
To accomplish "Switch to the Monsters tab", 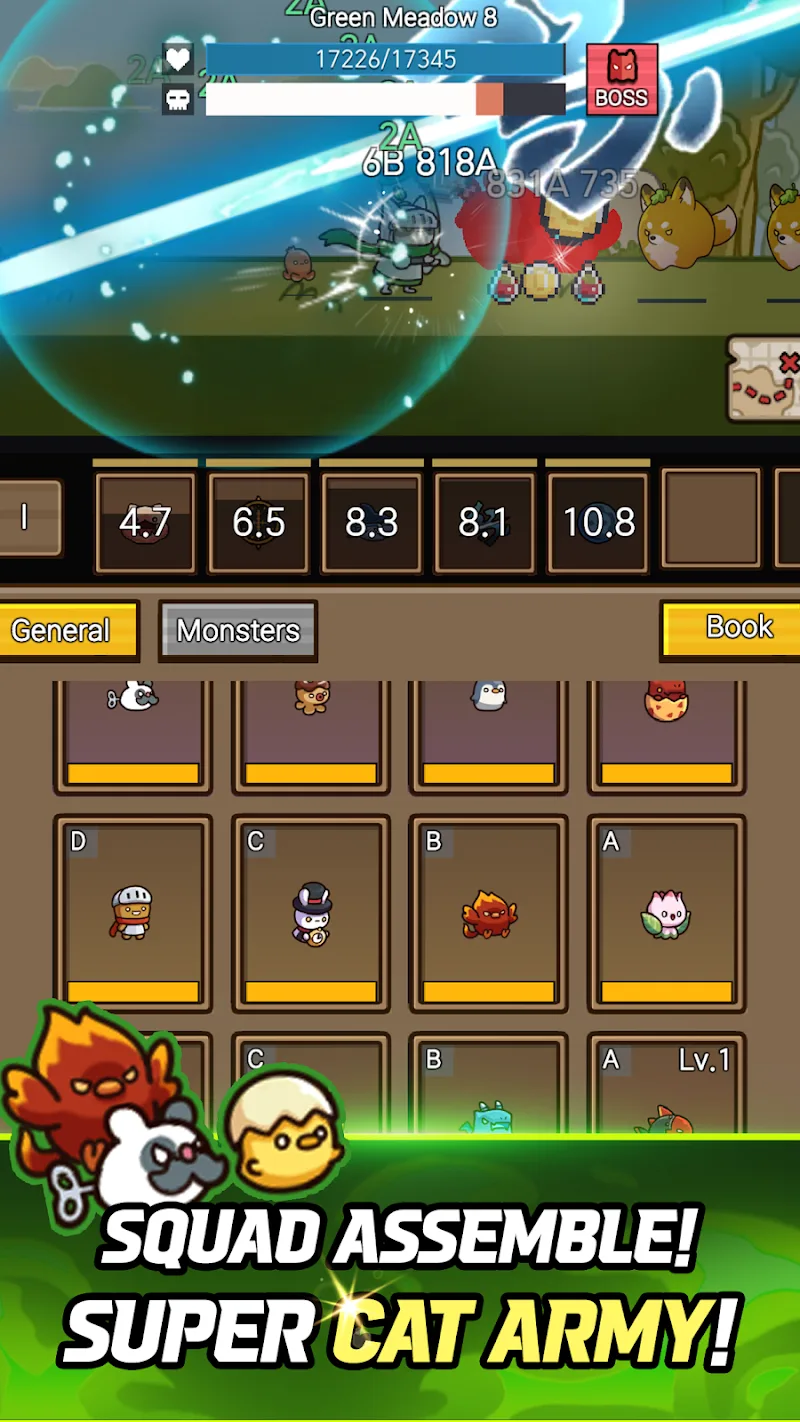I will click(238, 630).
